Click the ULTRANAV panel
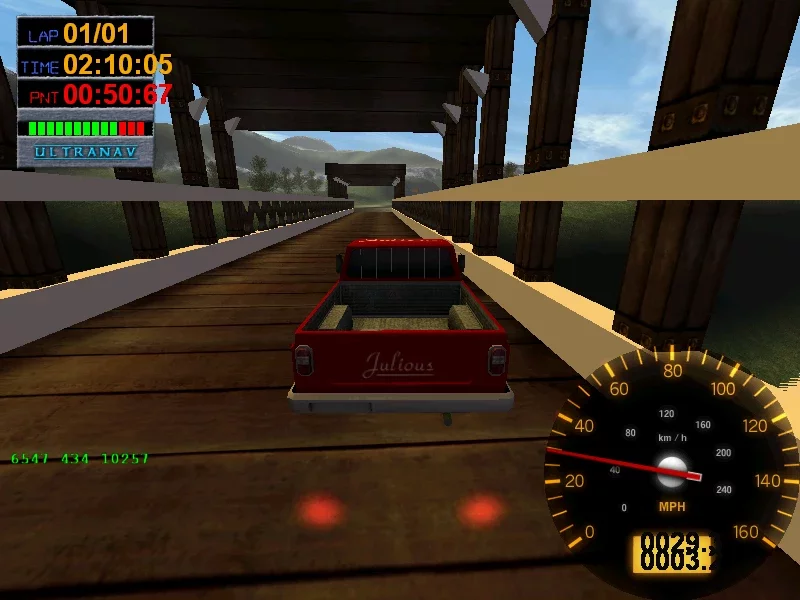 pos(86,153)
